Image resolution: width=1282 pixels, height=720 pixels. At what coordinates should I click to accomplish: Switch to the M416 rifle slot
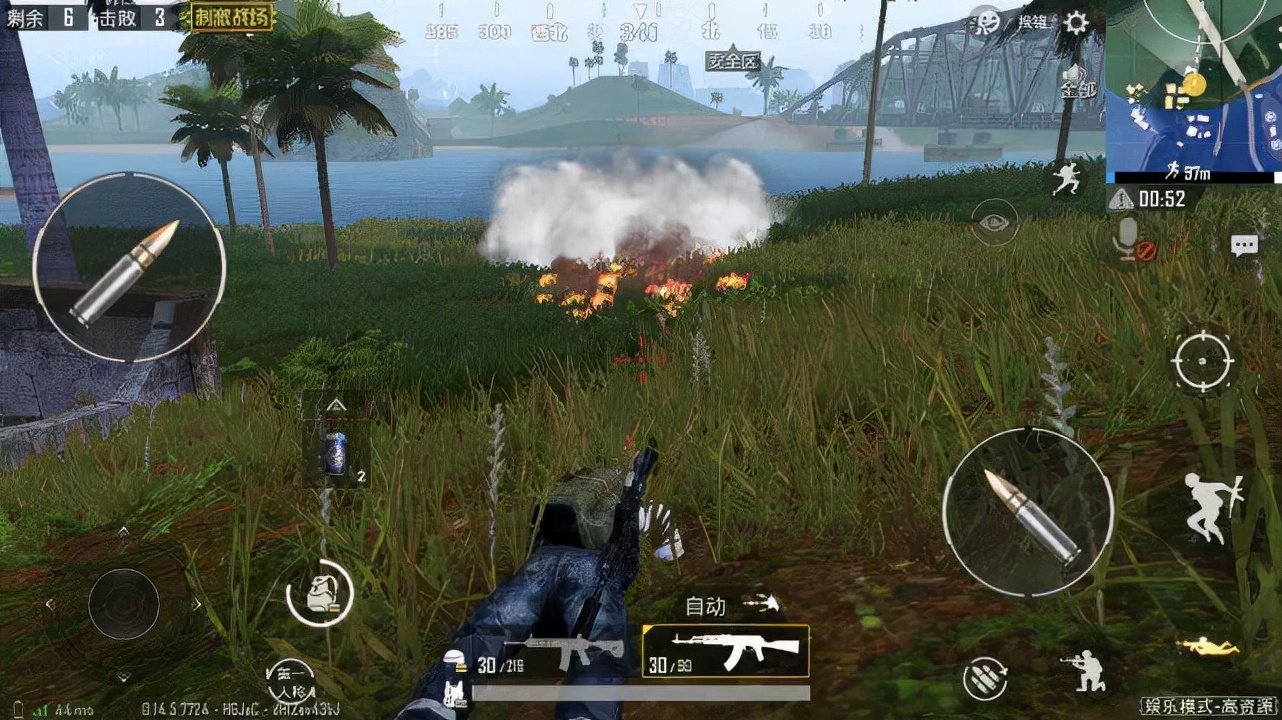[x=555, y=655]
